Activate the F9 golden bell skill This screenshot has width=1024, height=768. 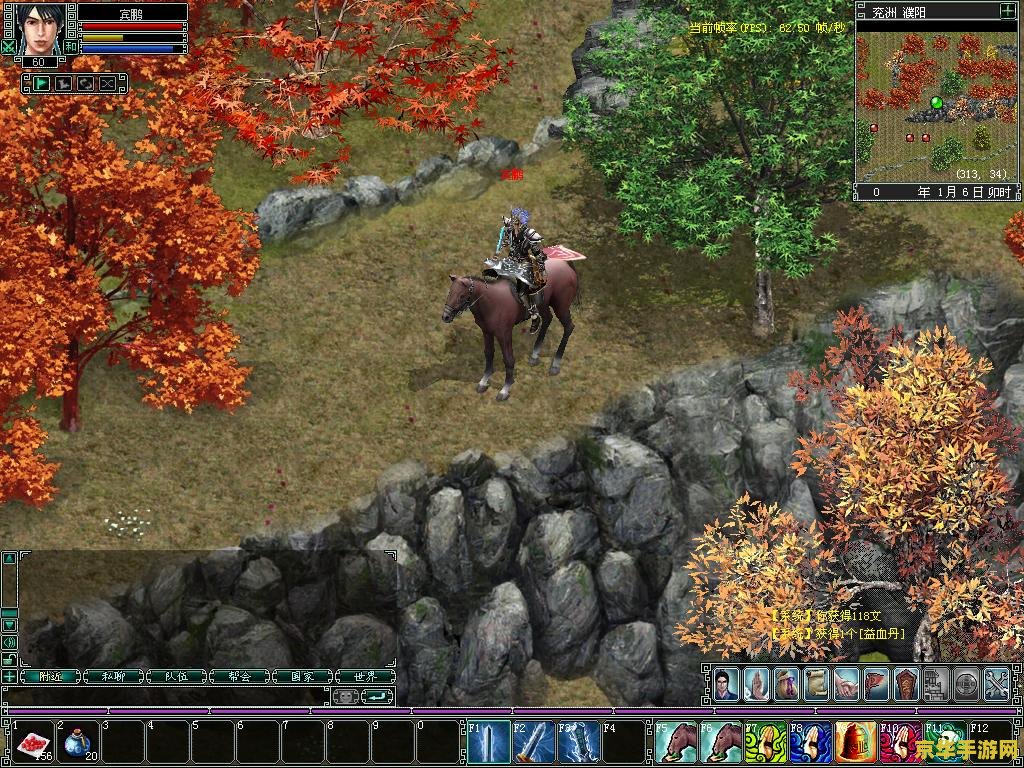coord(855,742)
